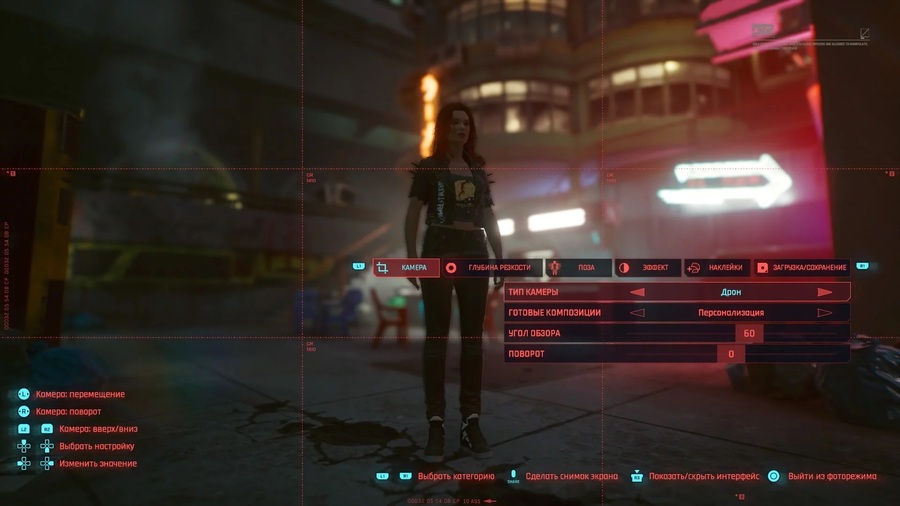This screenshot has height=506, width=900.
Task: Open the Наклейки tab
Action: pyautogui.click(x=717, y=268)
